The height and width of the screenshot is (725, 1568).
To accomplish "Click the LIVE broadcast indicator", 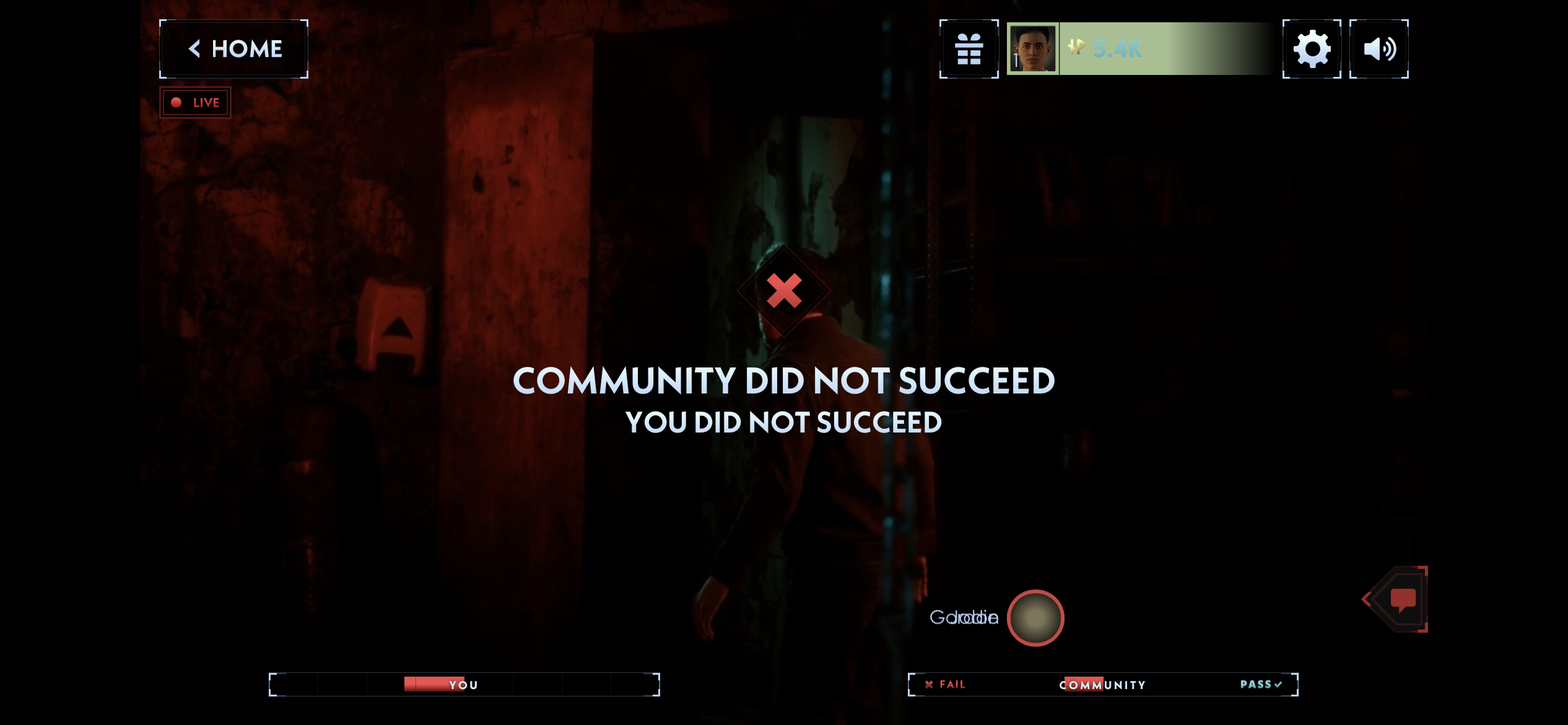I will tap(195, 102).
